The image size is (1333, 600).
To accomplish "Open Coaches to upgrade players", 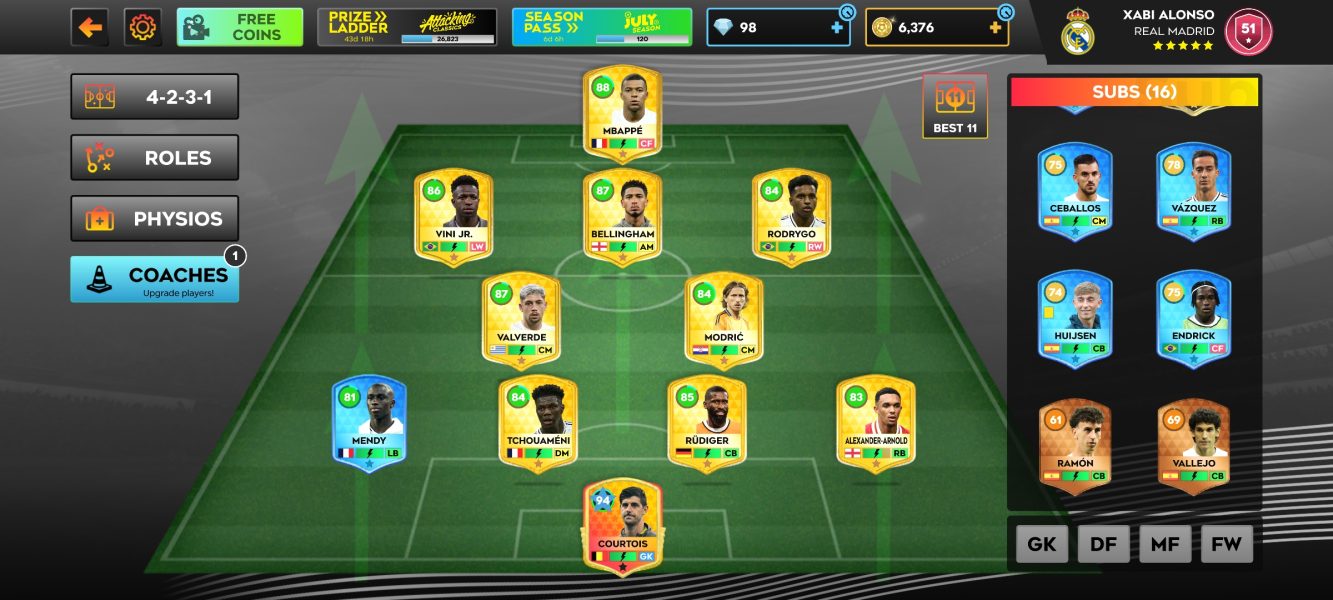I will coord(155,279).
